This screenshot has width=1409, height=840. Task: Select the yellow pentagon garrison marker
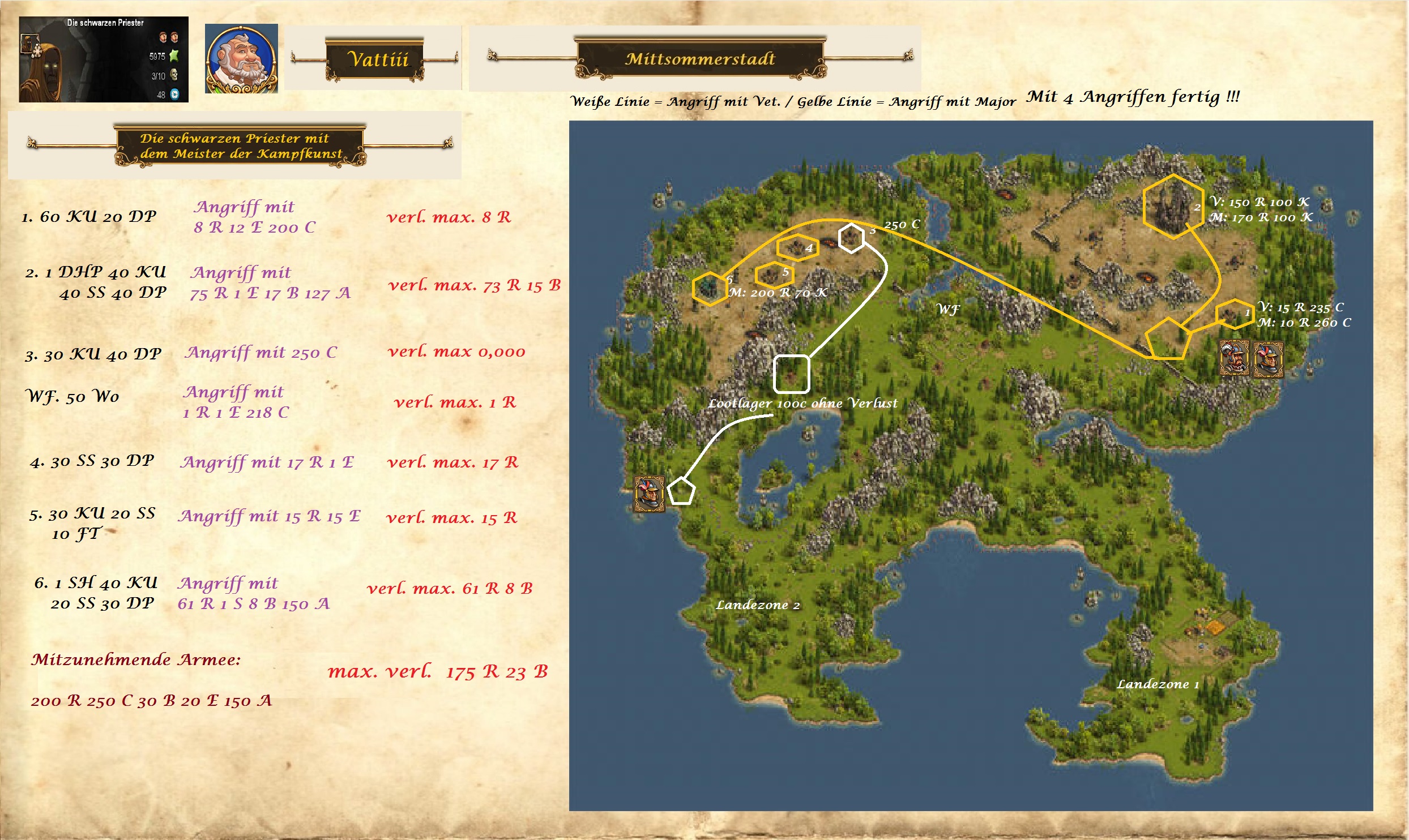[1168, 339]
